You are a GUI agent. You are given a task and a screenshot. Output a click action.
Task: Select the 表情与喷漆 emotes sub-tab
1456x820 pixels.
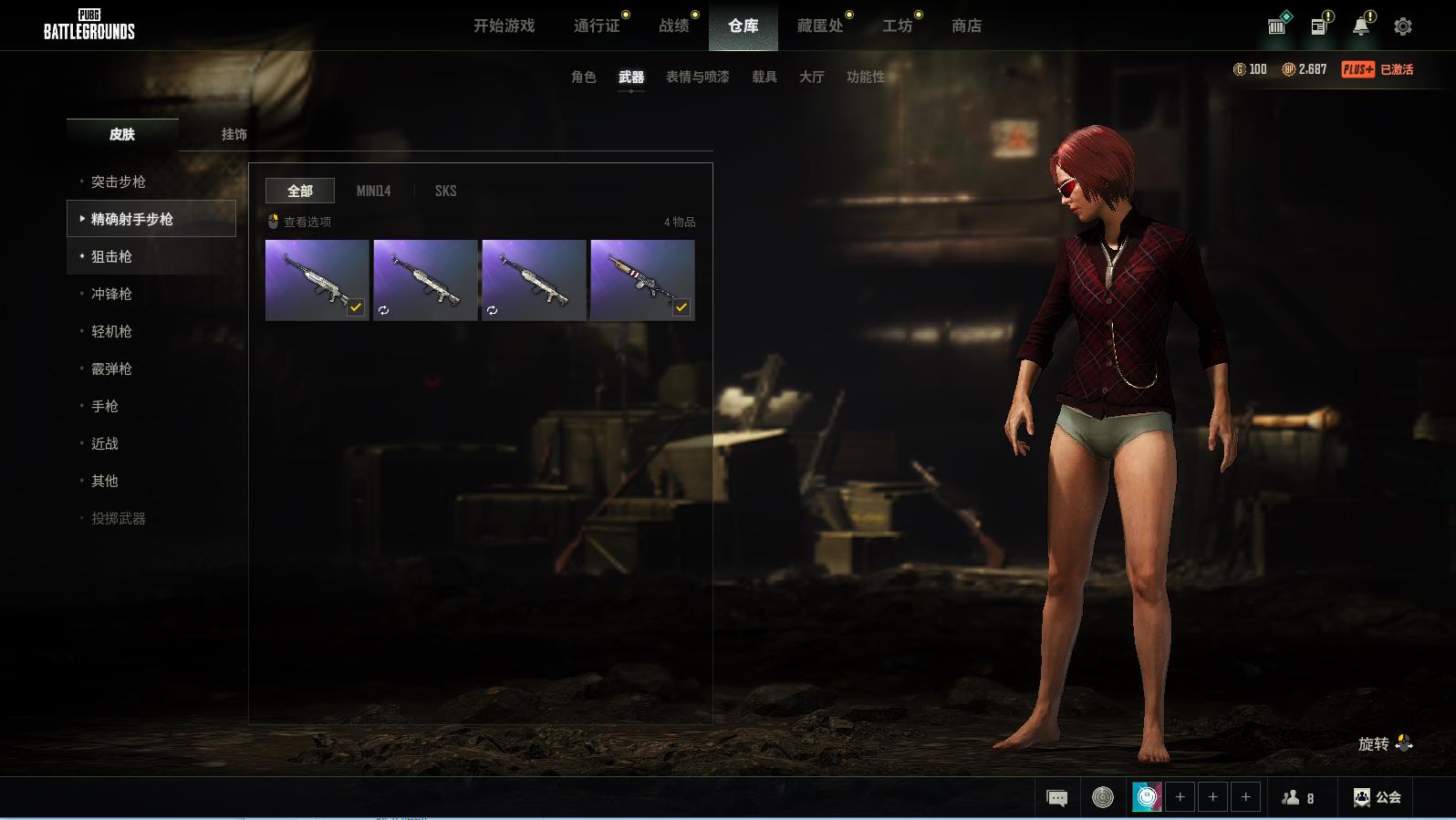pos(697,77)
